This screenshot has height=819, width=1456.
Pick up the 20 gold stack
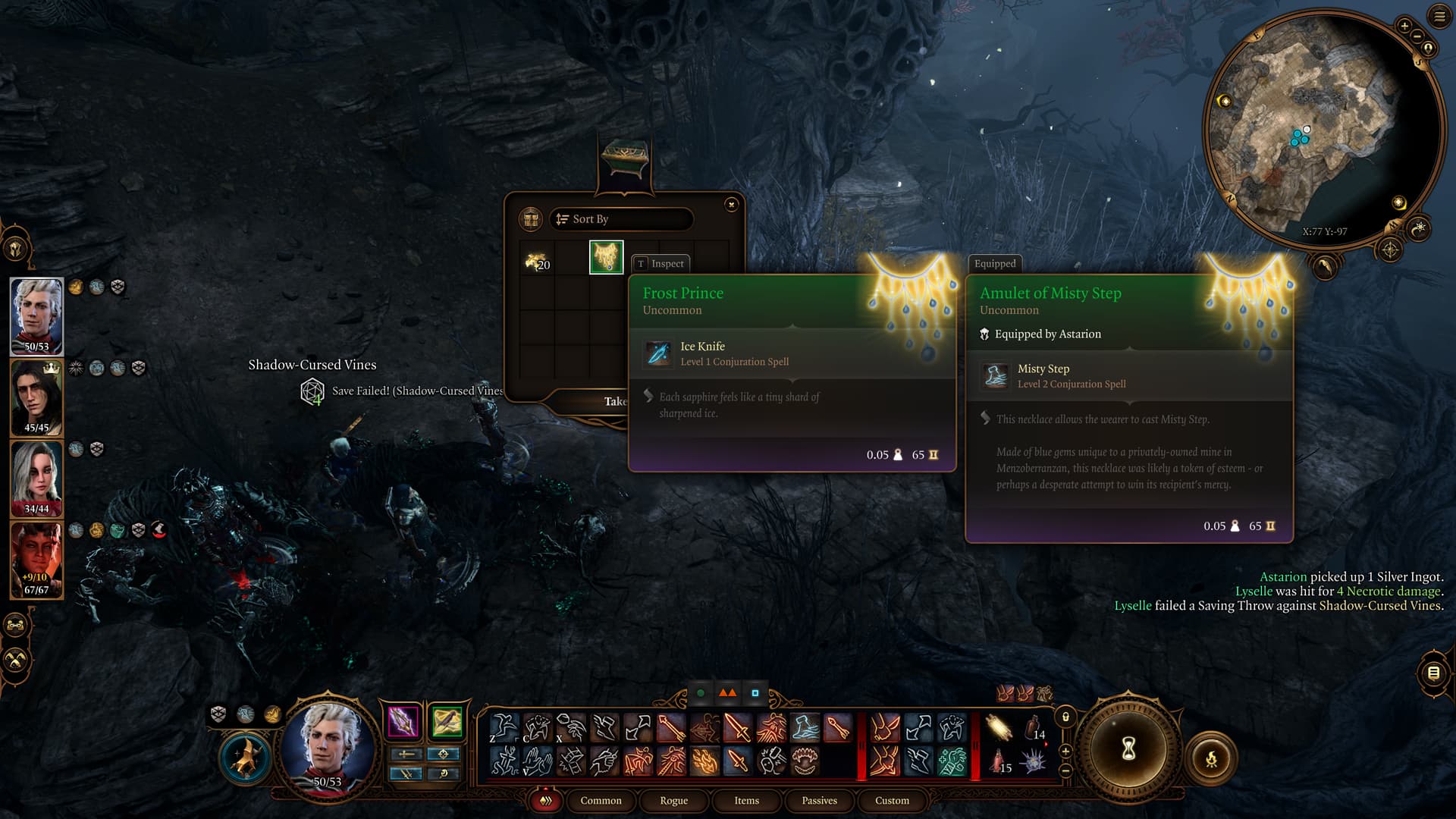tap(537, 261)
